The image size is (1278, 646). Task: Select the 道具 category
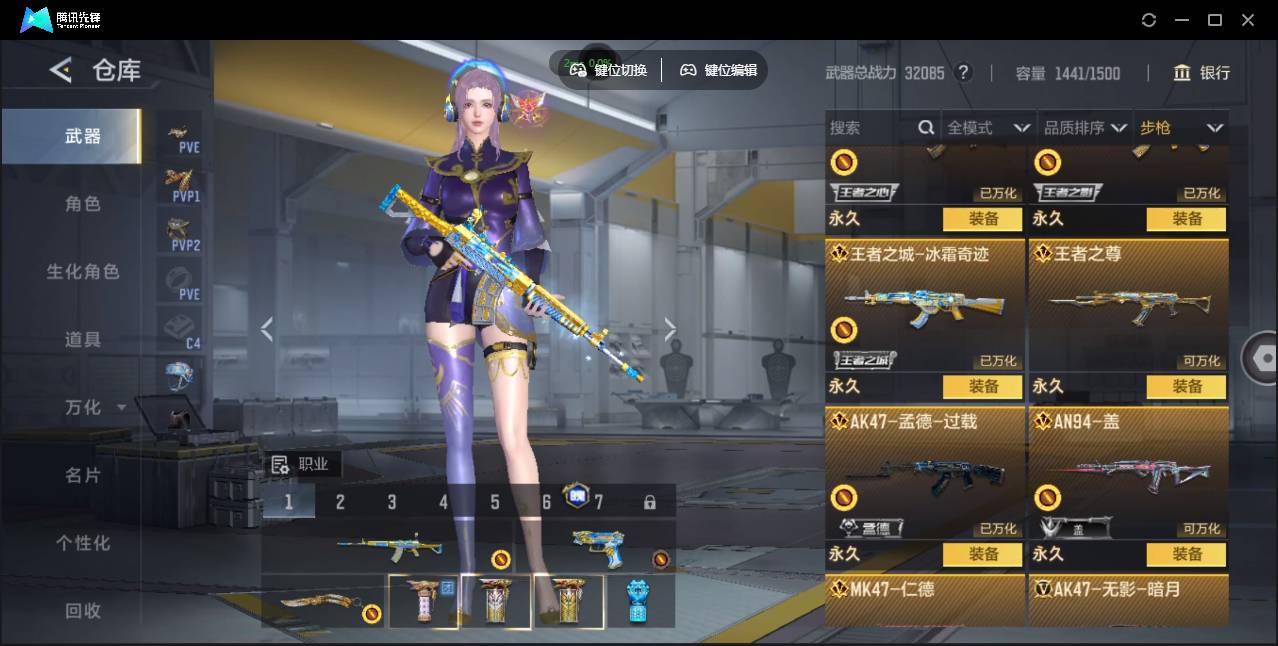pyautogui.click(x=83, y=340)
